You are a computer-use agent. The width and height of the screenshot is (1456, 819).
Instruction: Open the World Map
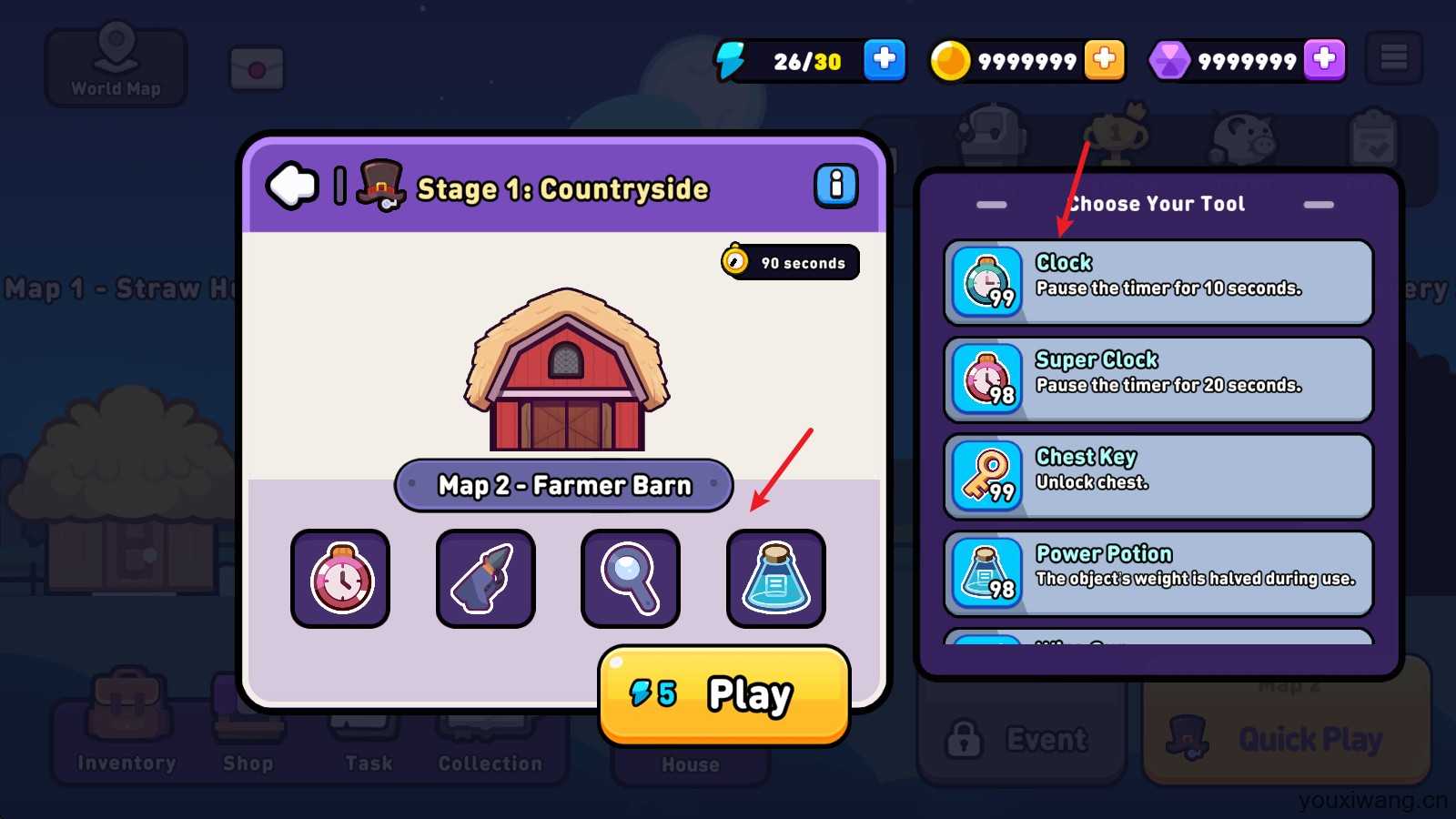pos(116,66)
